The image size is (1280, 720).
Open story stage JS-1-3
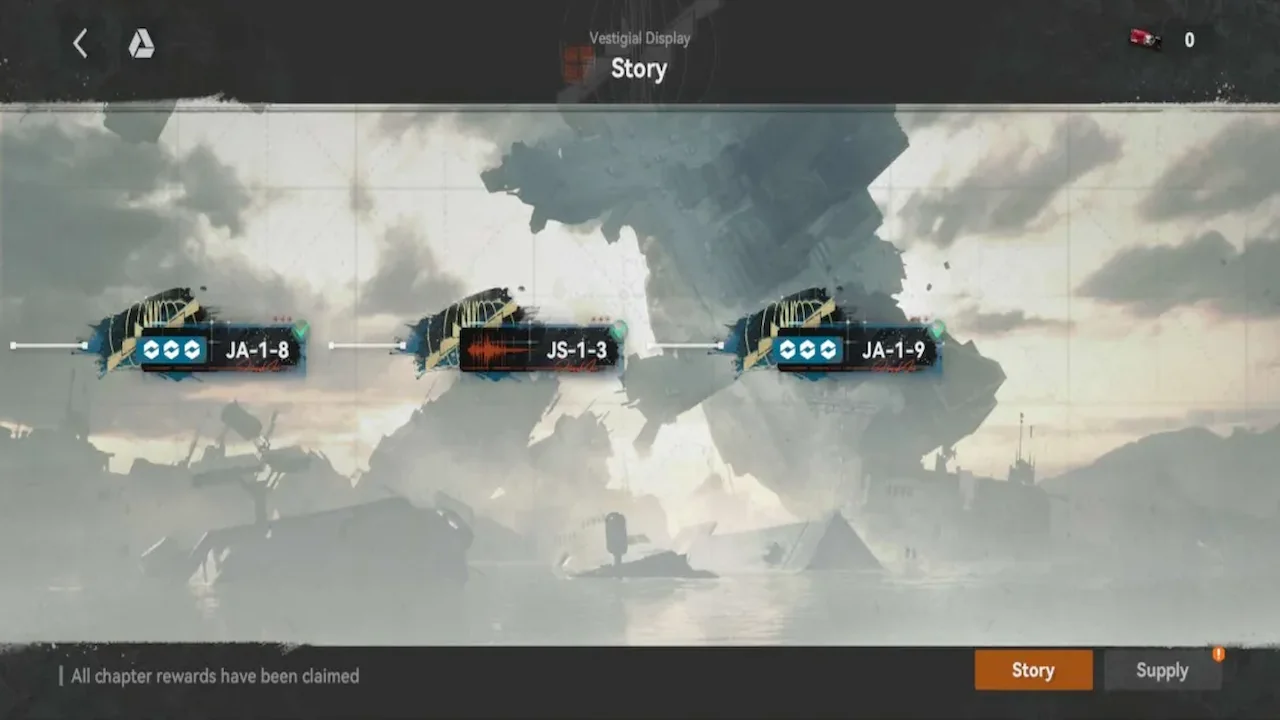538,350
